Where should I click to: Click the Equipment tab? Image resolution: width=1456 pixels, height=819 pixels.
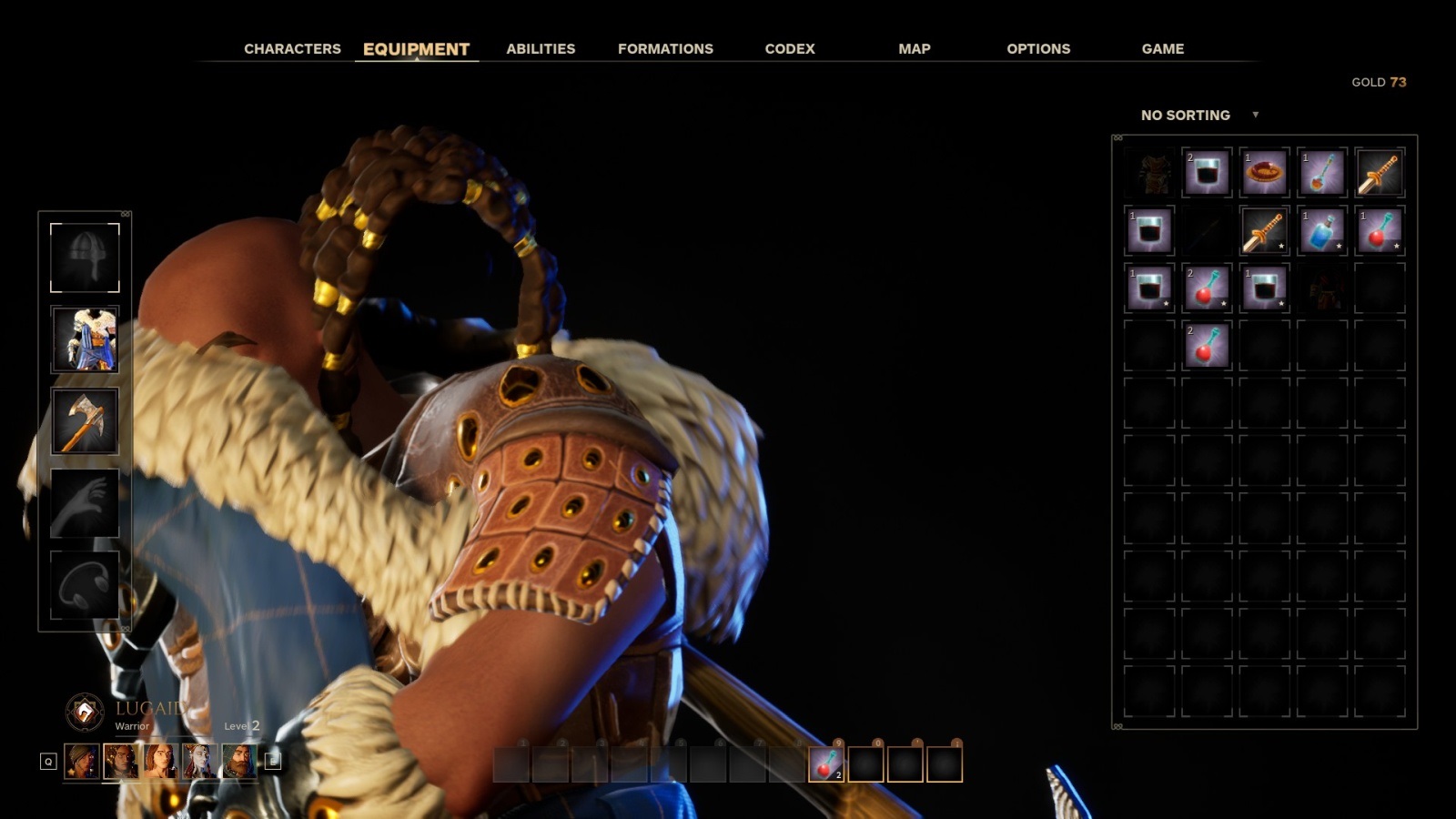(416, 49)
